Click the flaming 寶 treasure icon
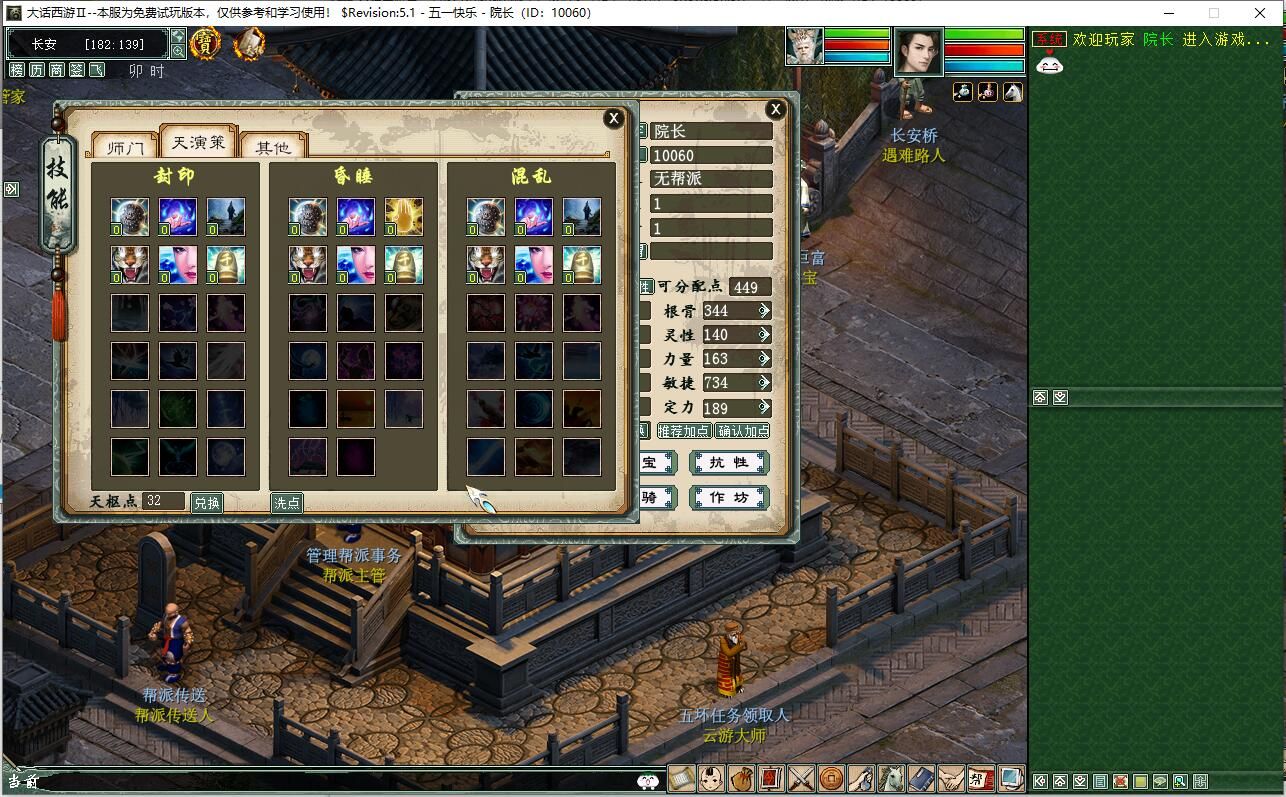 point(206,43)
